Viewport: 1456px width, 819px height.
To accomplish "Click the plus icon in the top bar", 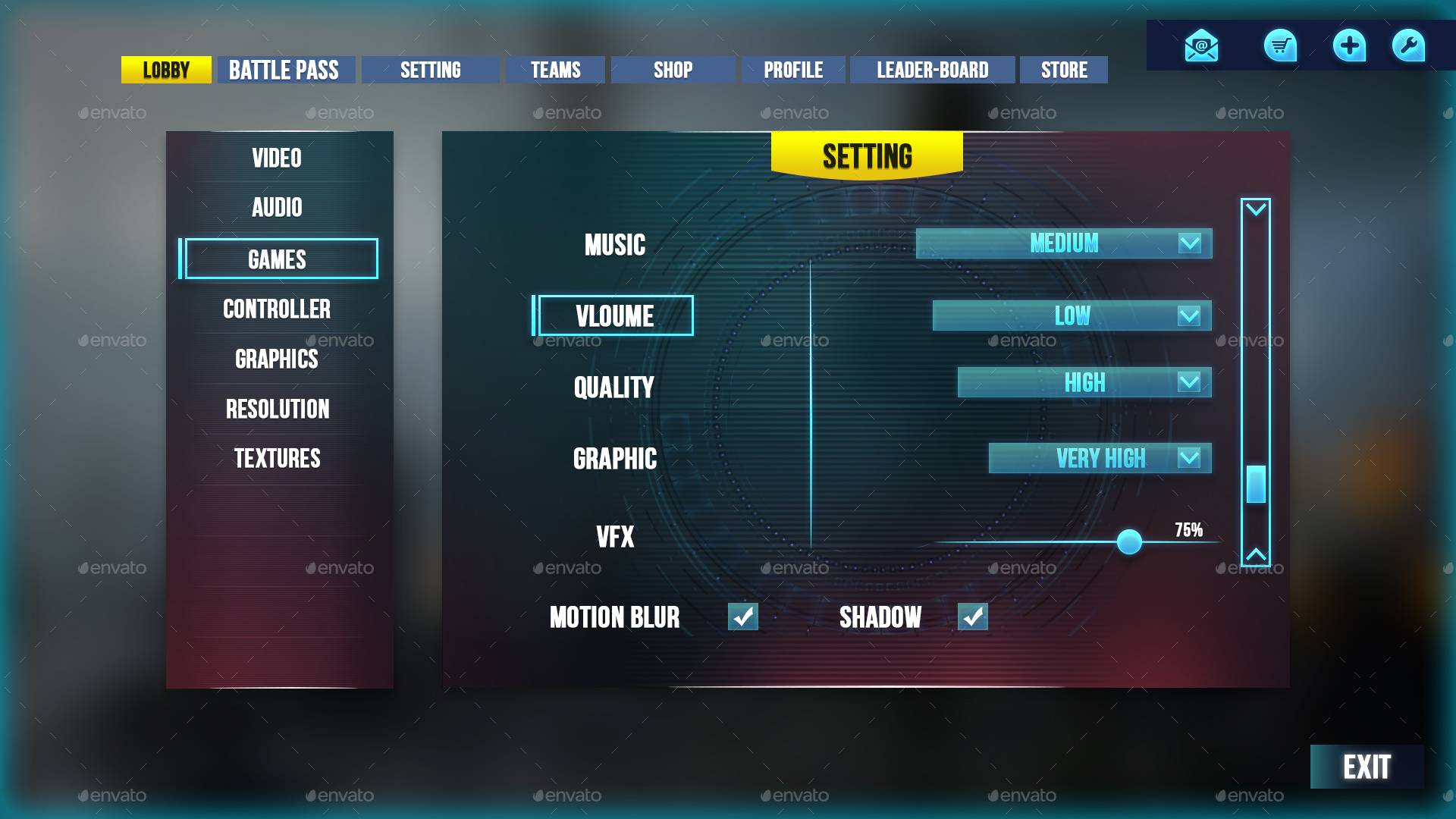I will point(1348,45).
